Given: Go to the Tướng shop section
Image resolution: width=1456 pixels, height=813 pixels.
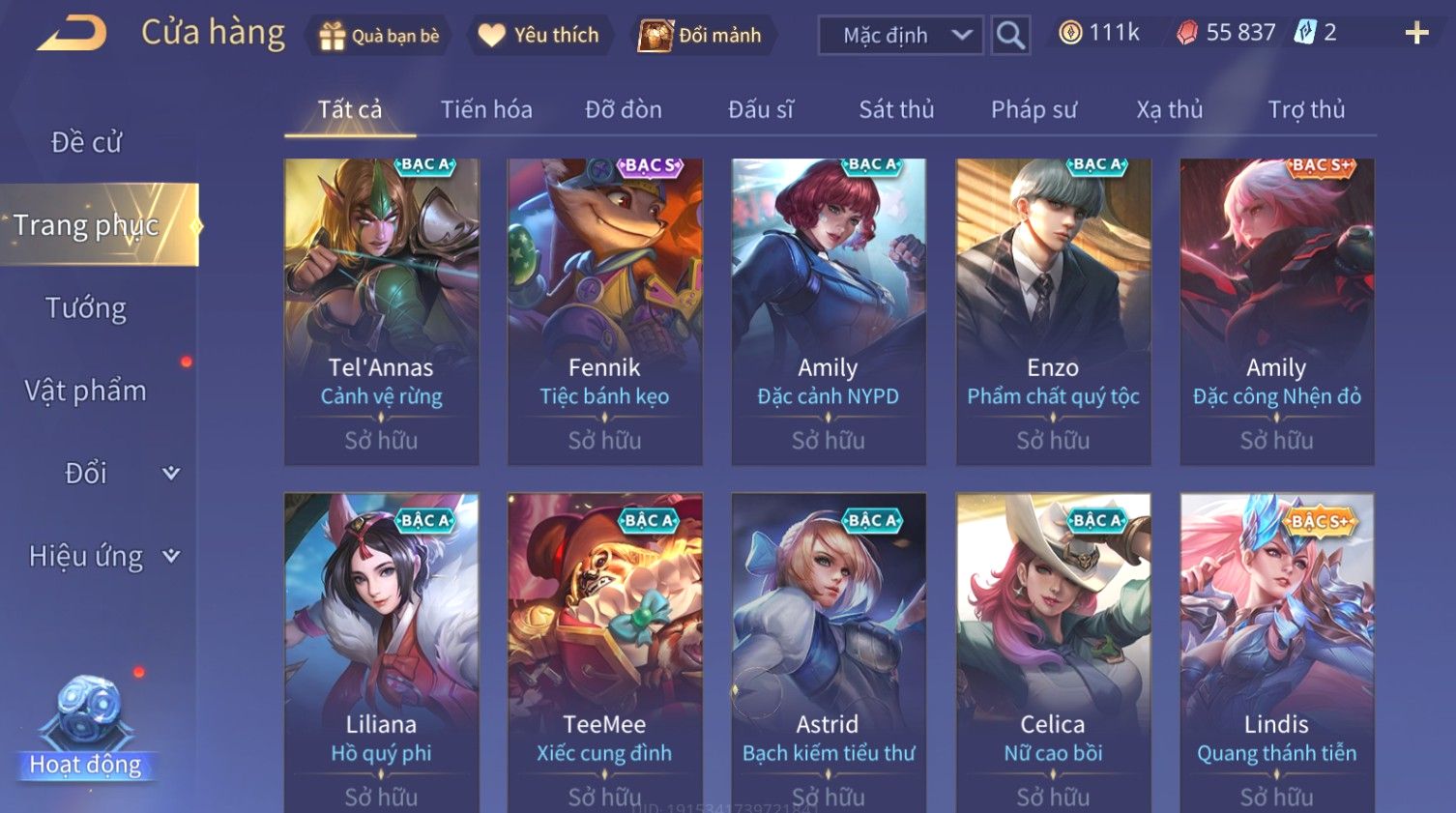Looking at the screenshot, I should (x=86, y=308).
